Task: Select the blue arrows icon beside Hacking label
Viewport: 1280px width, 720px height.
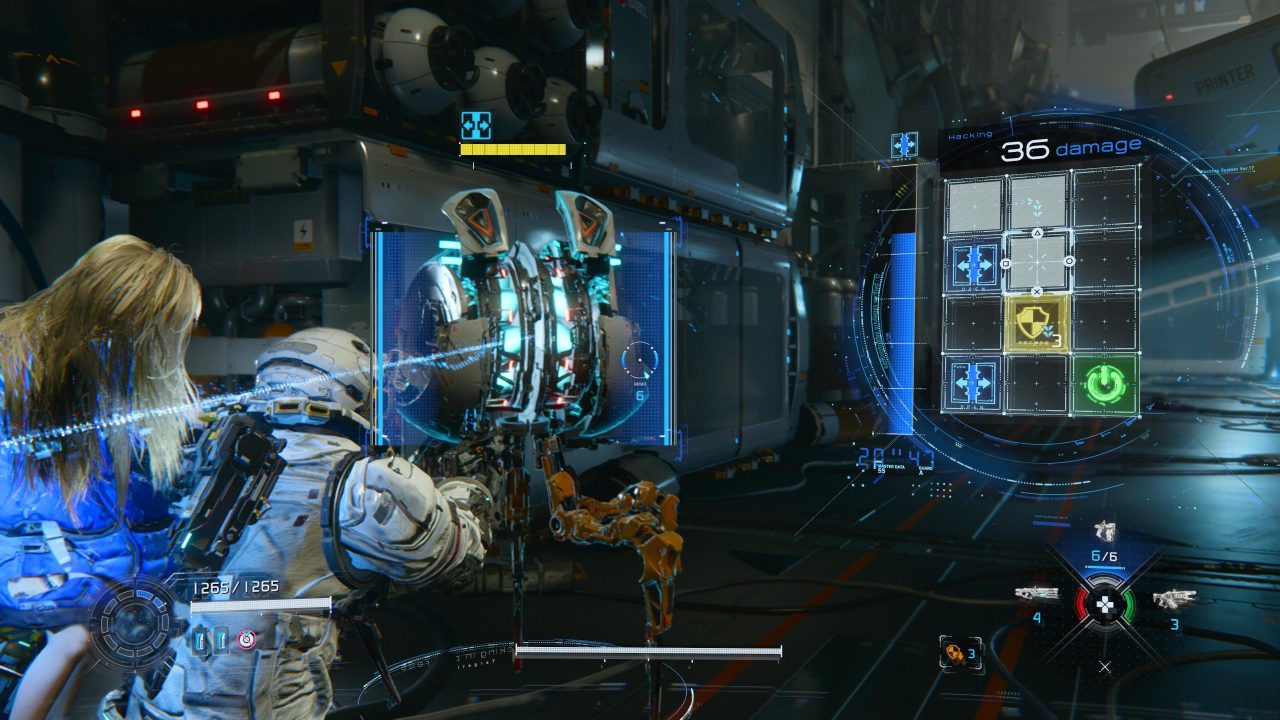Action: [904, 145]
